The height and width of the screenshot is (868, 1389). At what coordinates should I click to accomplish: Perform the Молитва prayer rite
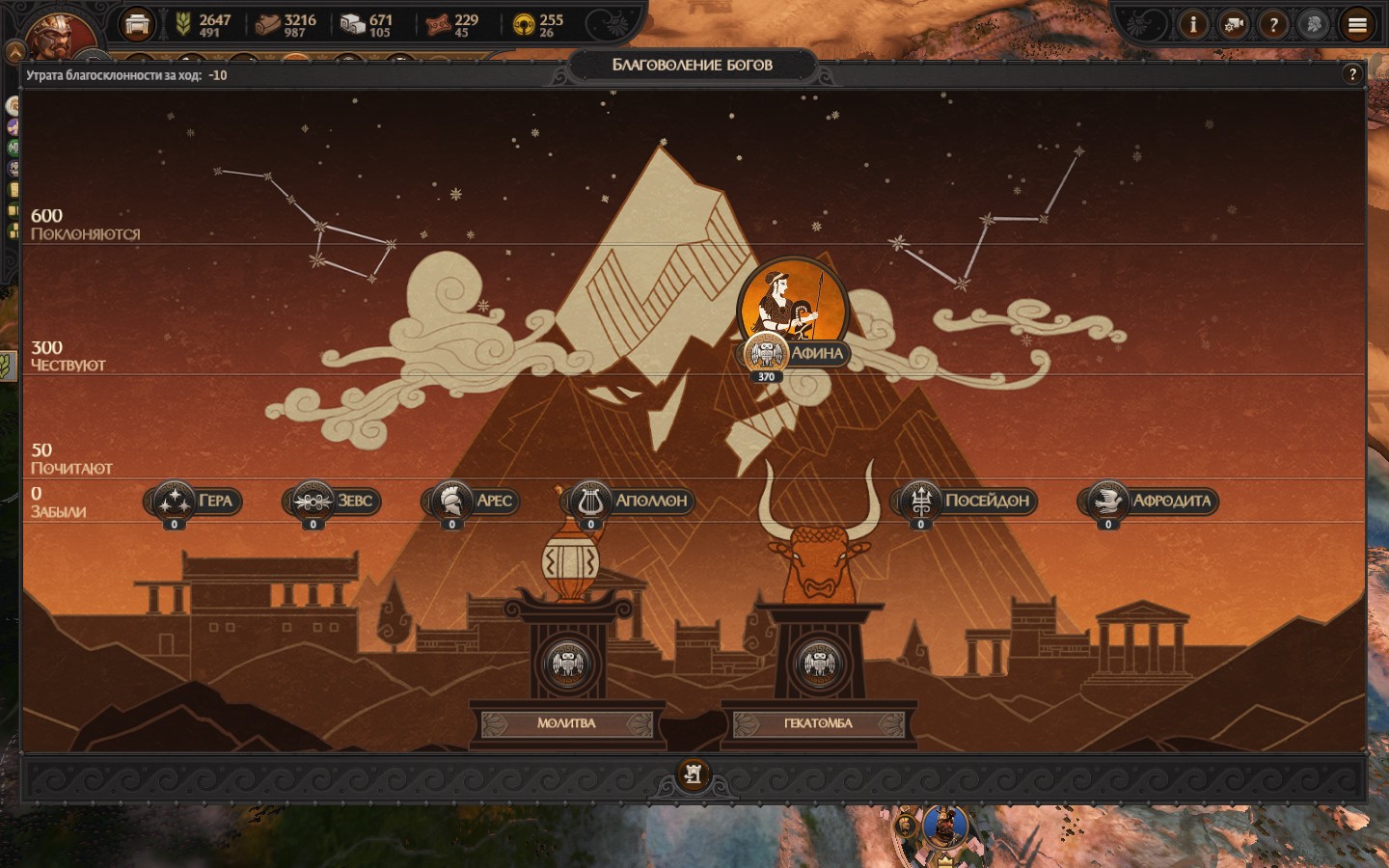click(x=566, y=722)
